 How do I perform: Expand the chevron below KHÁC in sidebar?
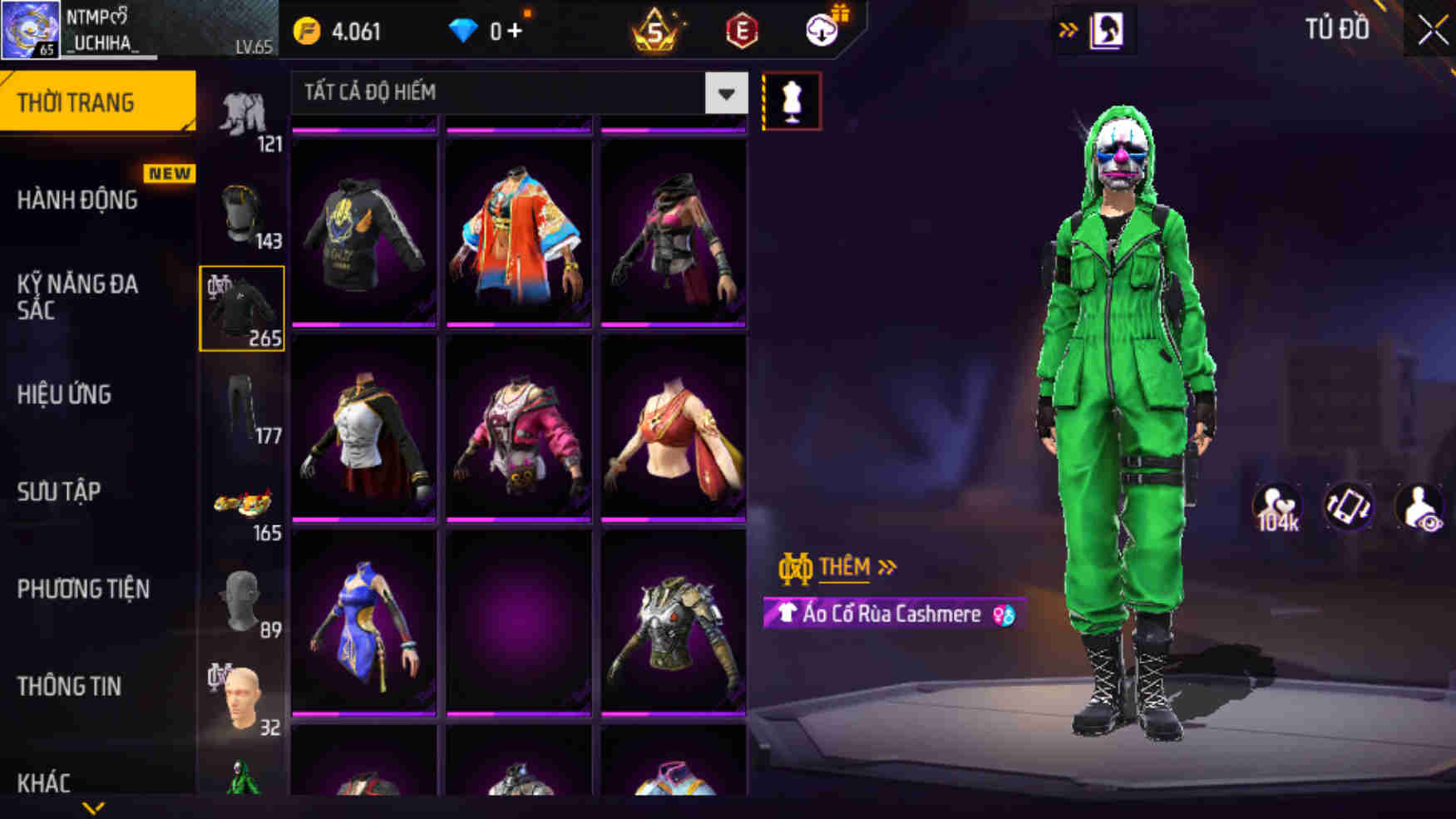tap(91, 808)
